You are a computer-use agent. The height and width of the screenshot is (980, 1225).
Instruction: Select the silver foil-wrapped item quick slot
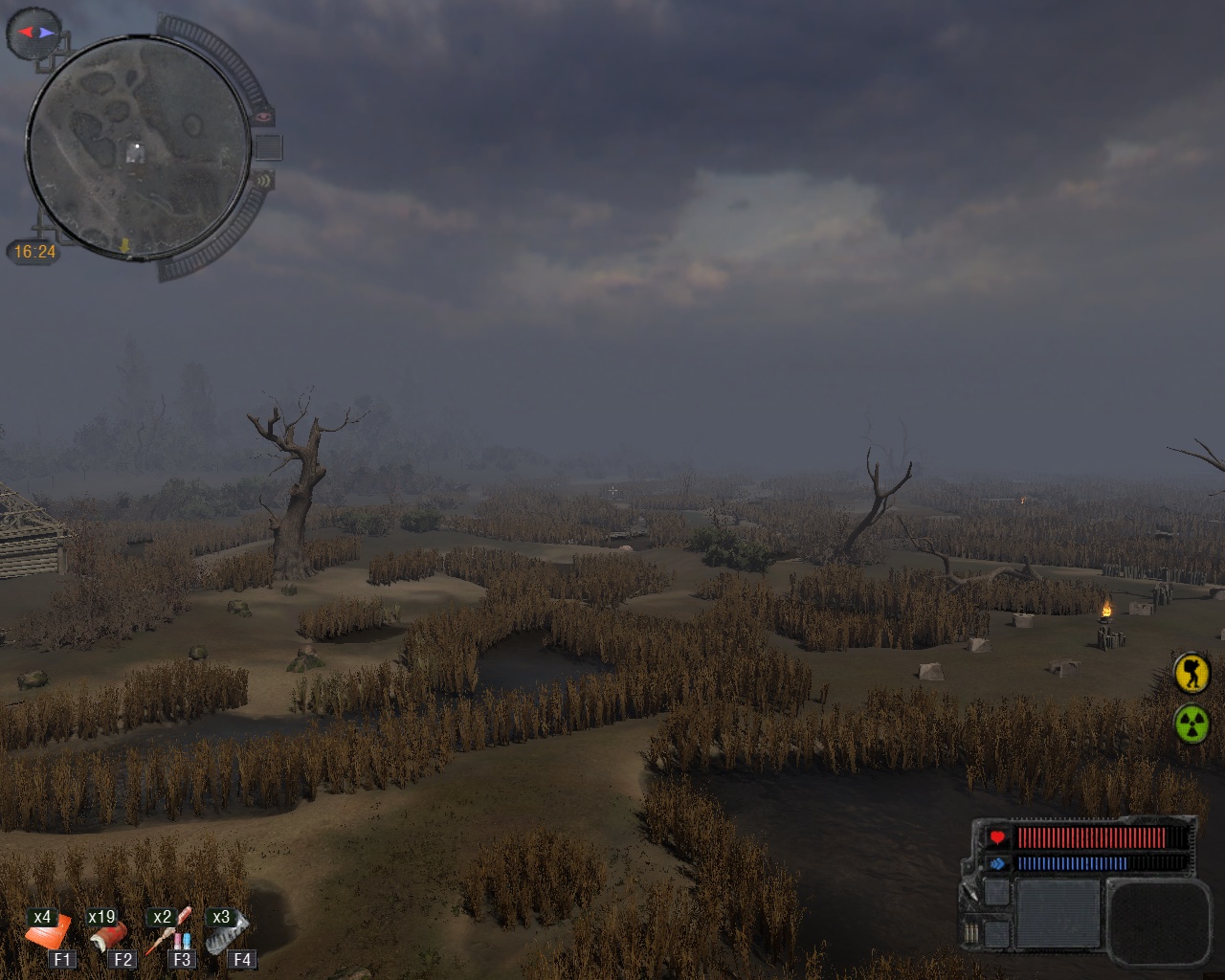[228, 930]
